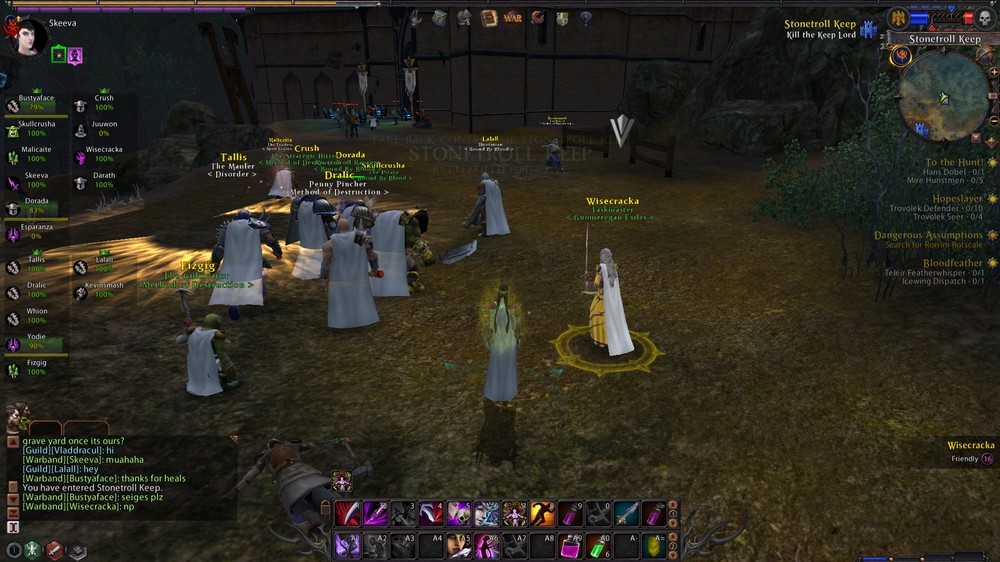Open the character helmet icon
The image size is (1000, 562).
coord(464,17)
